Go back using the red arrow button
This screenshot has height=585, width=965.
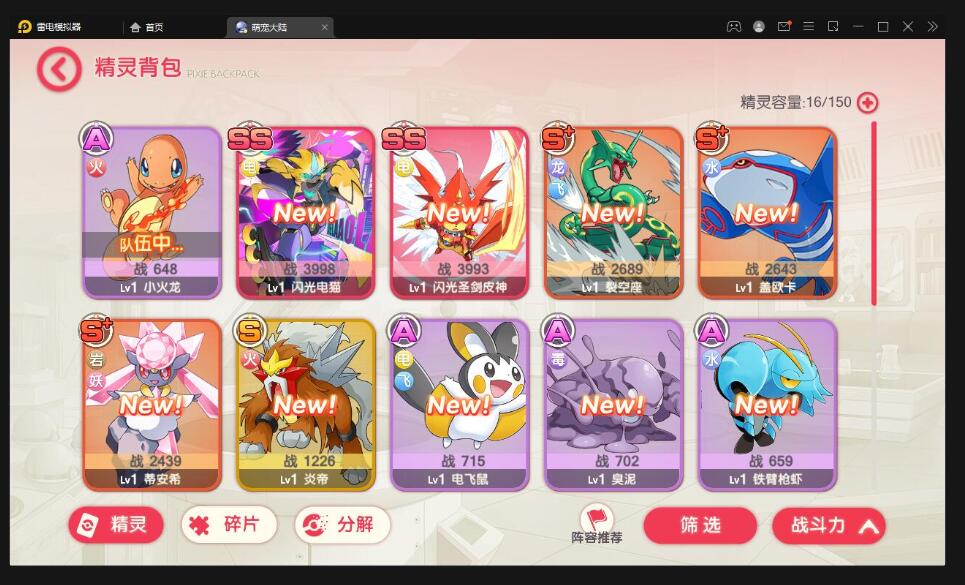(x=58, y=69)
